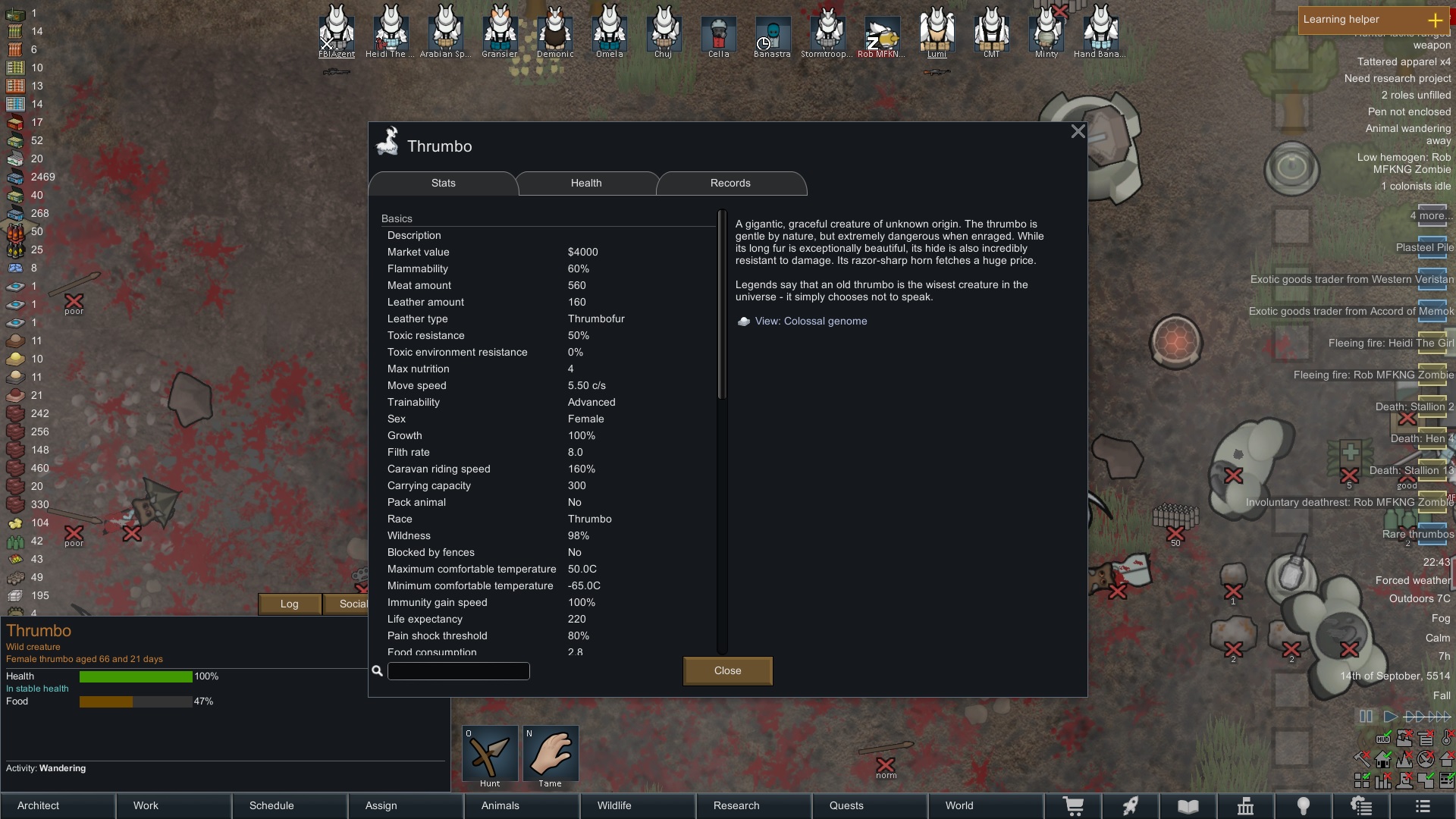
Task: Select the Tame command icon
Action: [551, 753]
